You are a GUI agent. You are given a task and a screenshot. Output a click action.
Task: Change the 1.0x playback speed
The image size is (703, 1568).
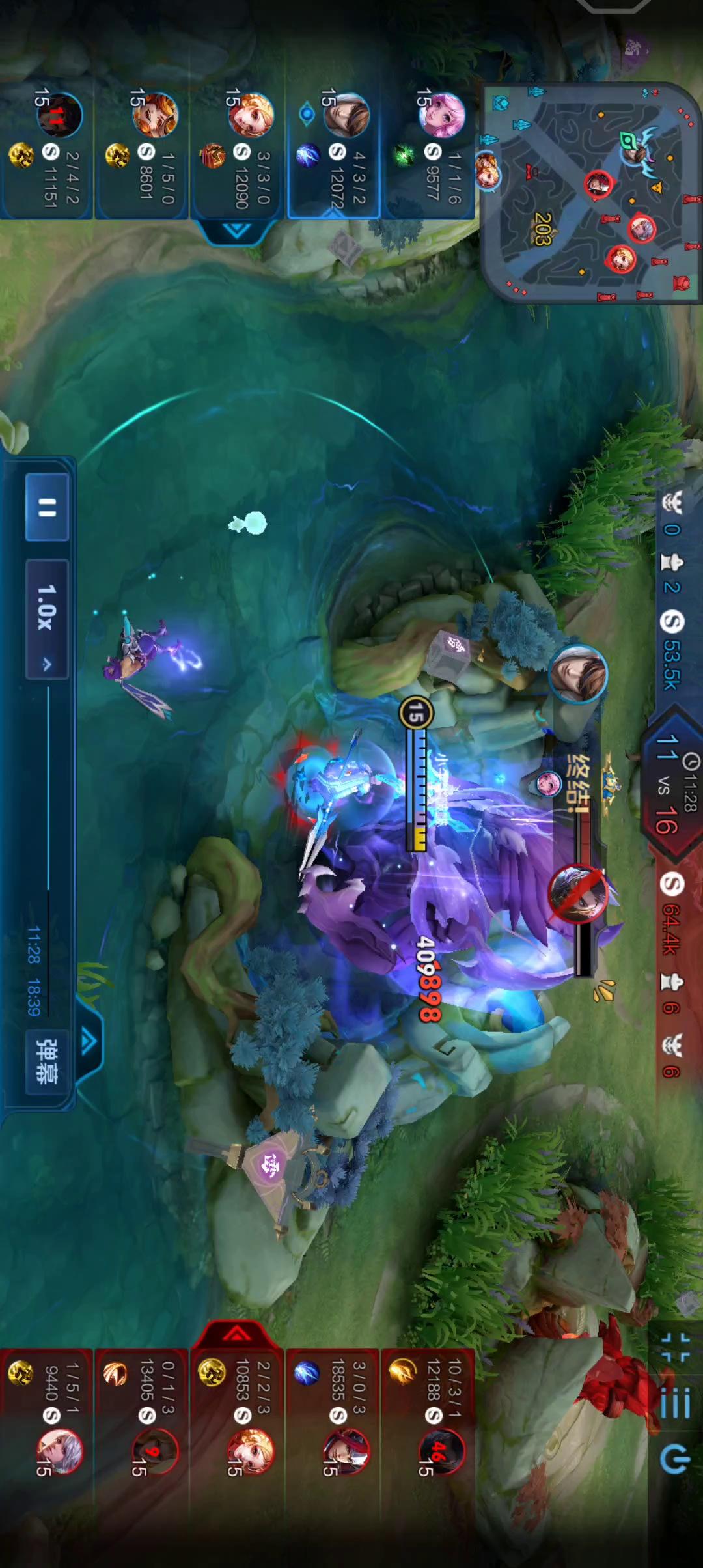47,618
